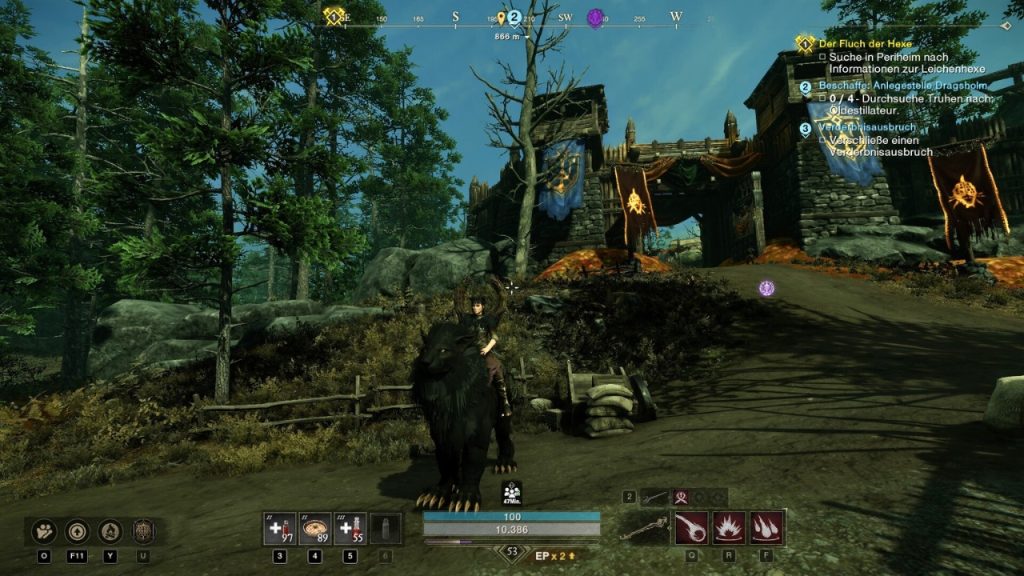The image size is (1024, 576).
Task: Click the purple corruption marker on the compass
Action: (595, 18)
